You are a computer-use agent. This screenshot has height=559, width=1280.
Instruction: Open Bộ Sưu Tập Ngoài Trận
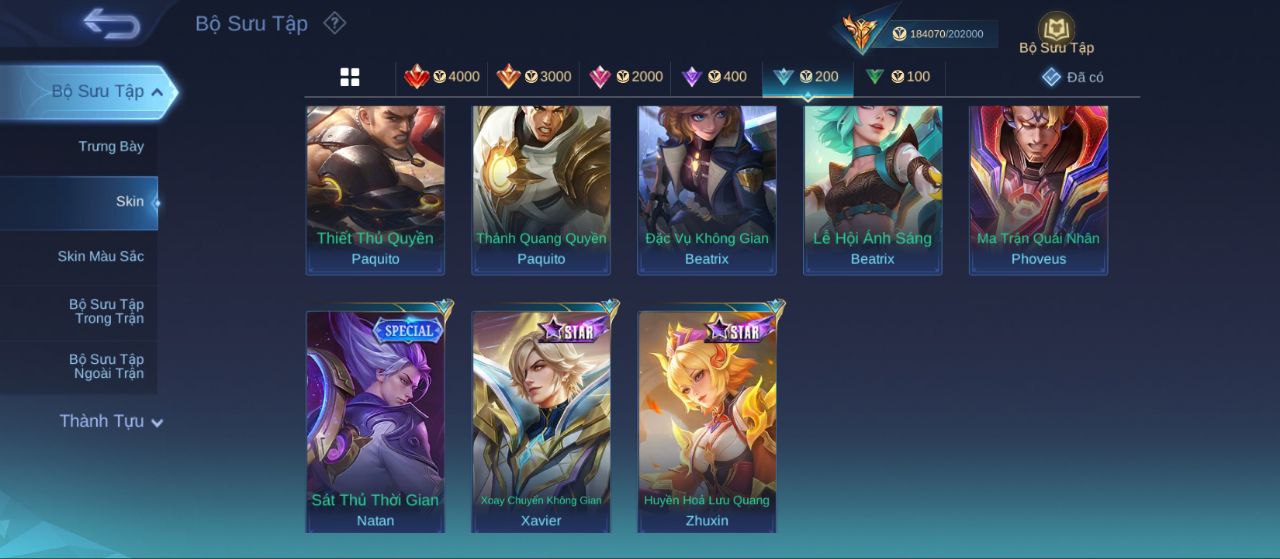106,367
